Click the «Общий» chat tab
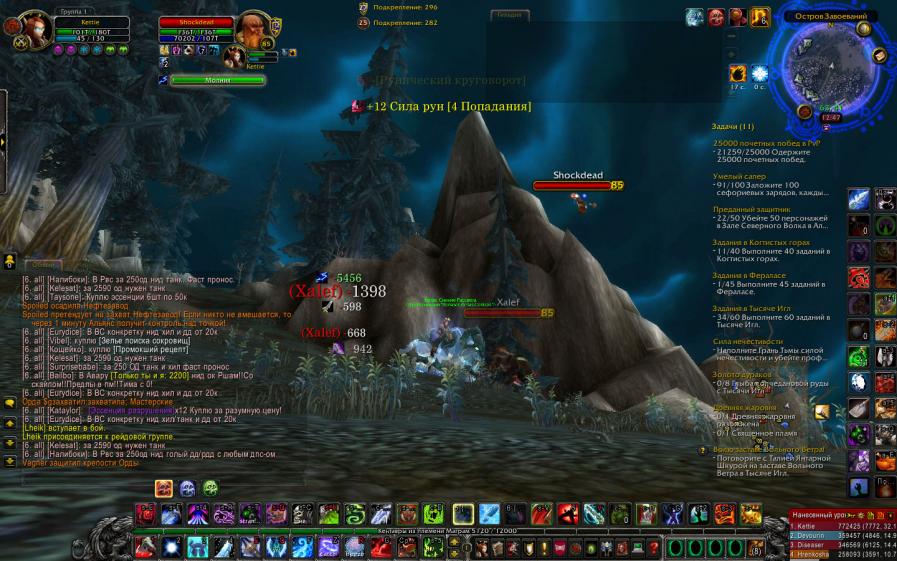 (40, 264)
